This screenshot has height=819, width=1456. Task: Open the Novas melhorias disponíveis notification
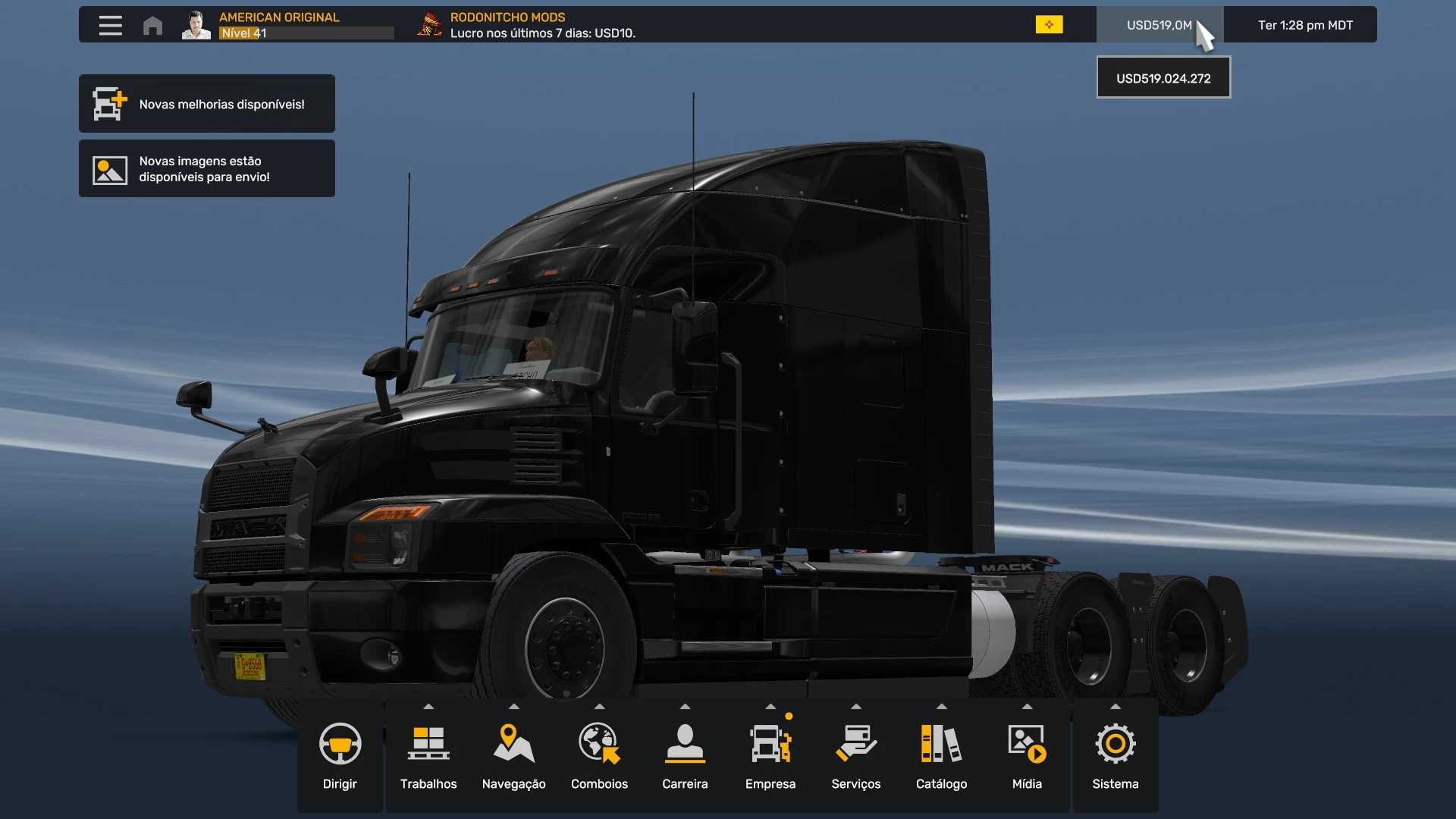[x=207, y=104]
